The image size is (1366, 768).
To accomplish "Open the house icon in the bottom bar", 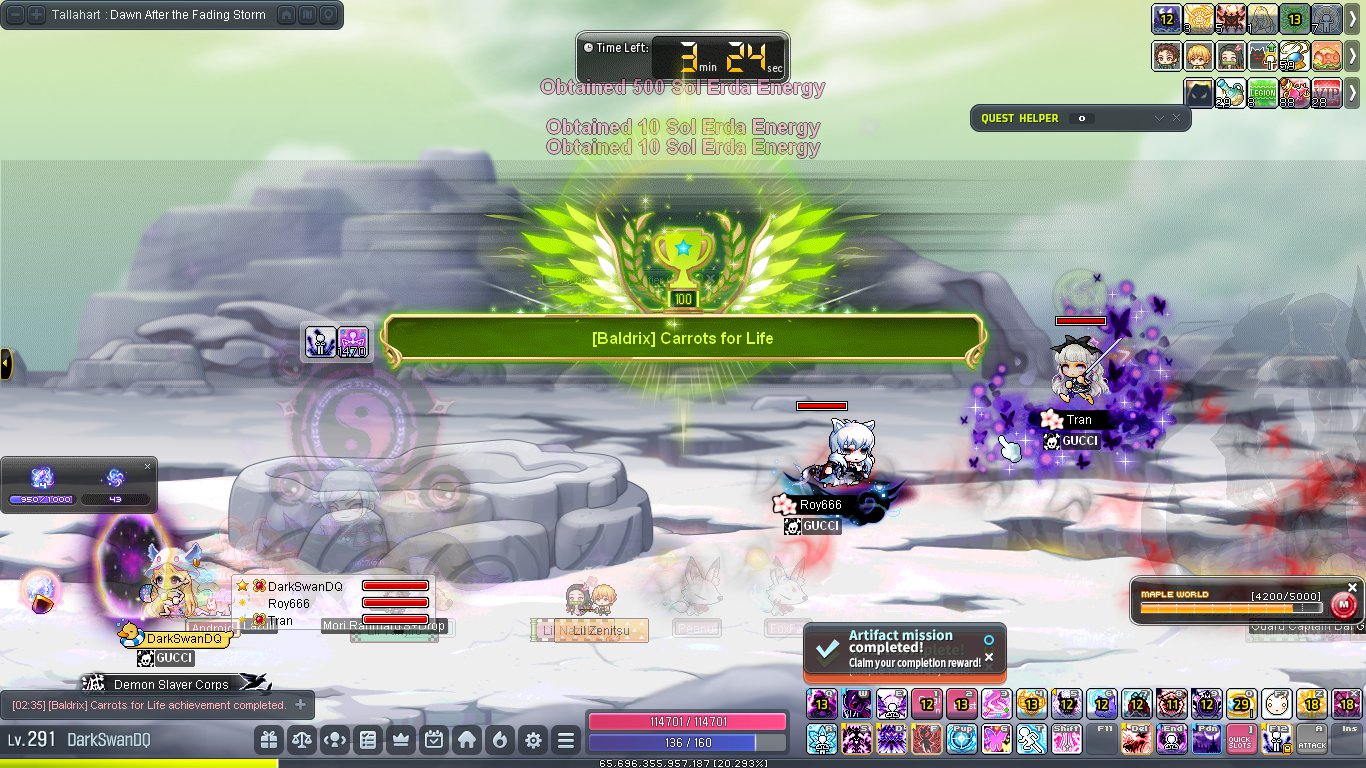I will pyautogui.click(x=467, y=740).
